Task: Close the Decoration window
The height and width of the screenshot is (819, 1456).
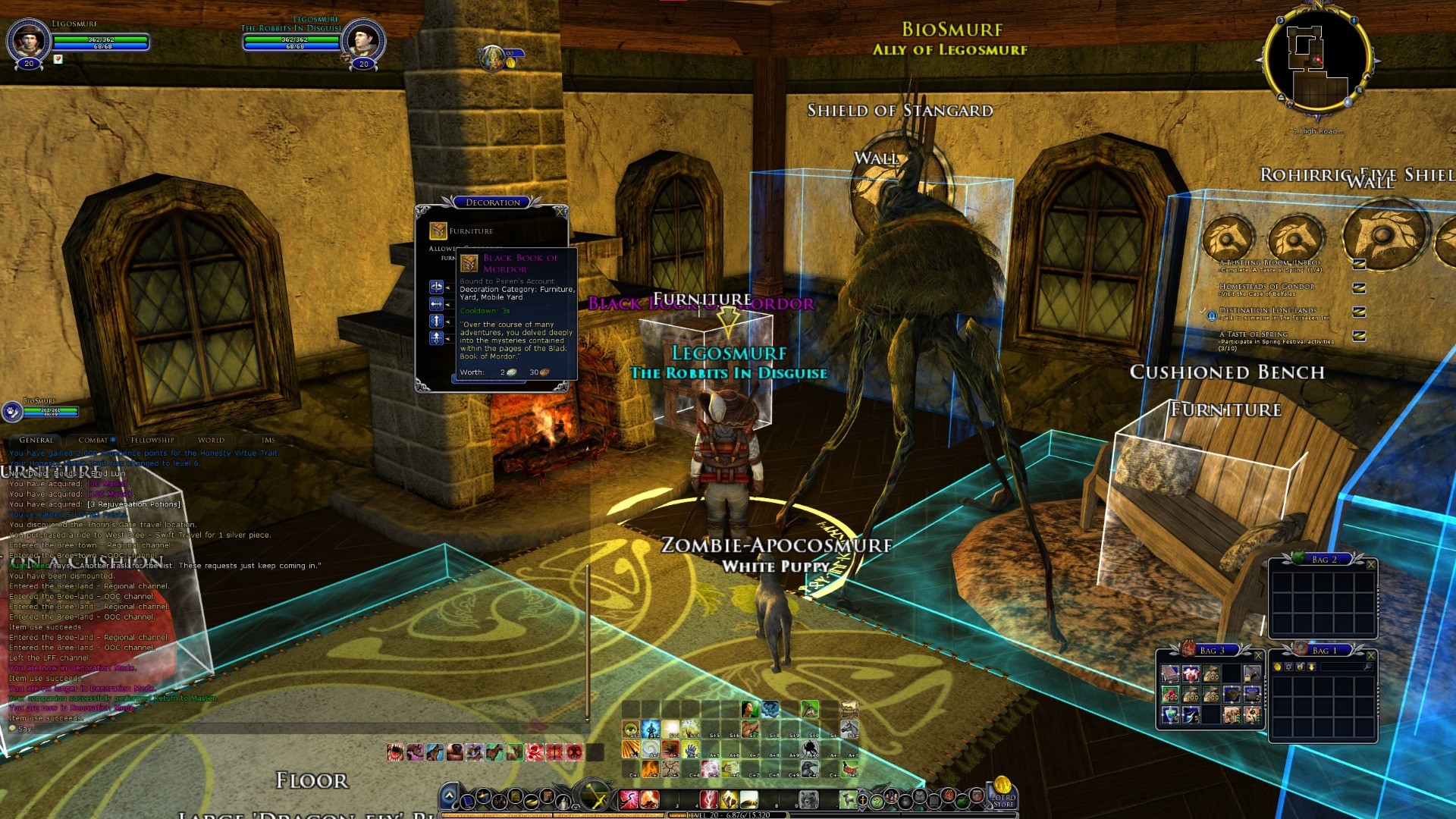Action: click(x=560, y=212)
